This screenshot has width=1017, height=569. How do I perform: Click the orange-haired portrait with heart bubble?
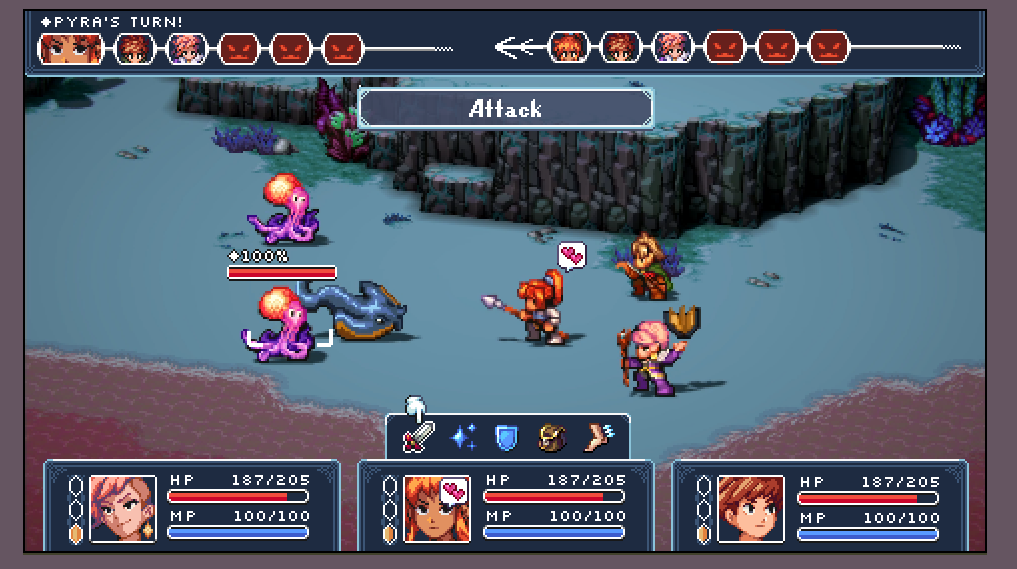point(437,507)
